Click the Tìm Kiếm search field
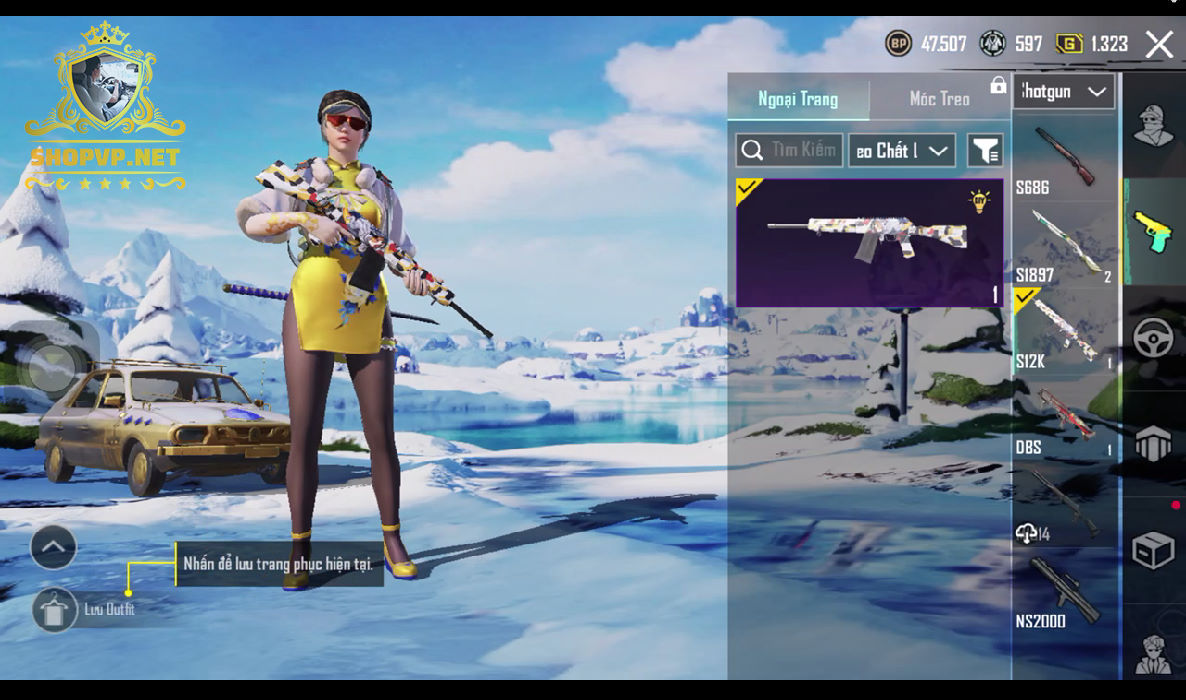 click(790, 151)
